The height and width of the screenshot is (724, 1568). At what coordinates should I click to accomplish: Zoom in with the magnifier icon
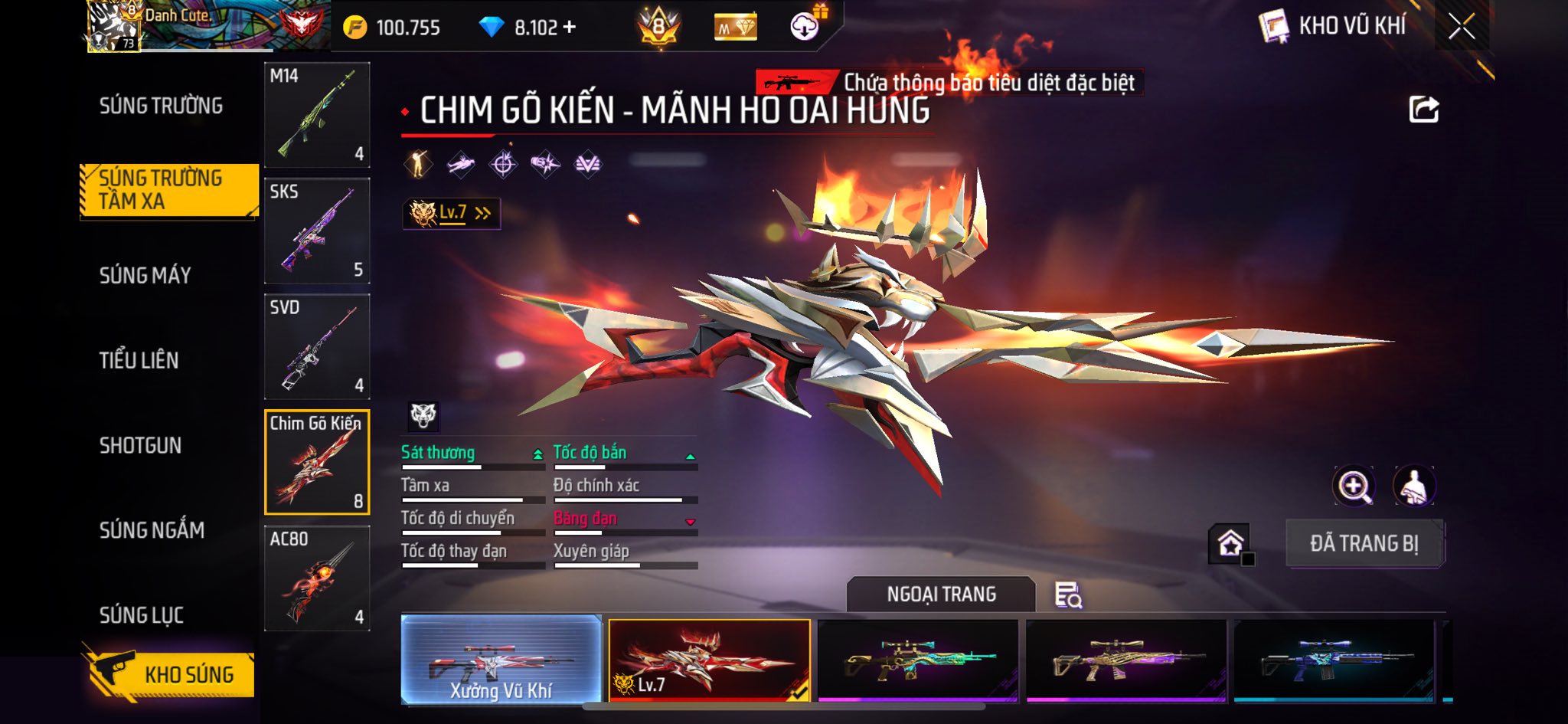1354,486
